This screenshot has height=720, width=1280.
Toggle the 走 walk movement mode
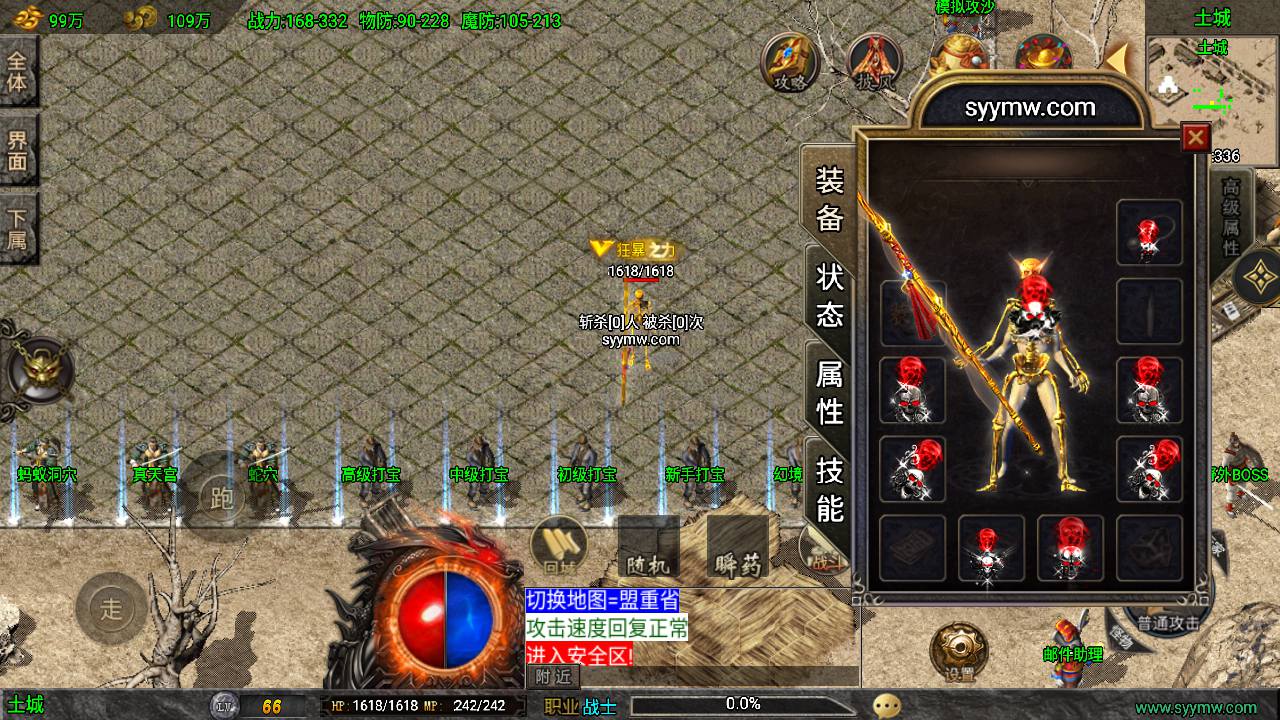[x=110, y=608]
